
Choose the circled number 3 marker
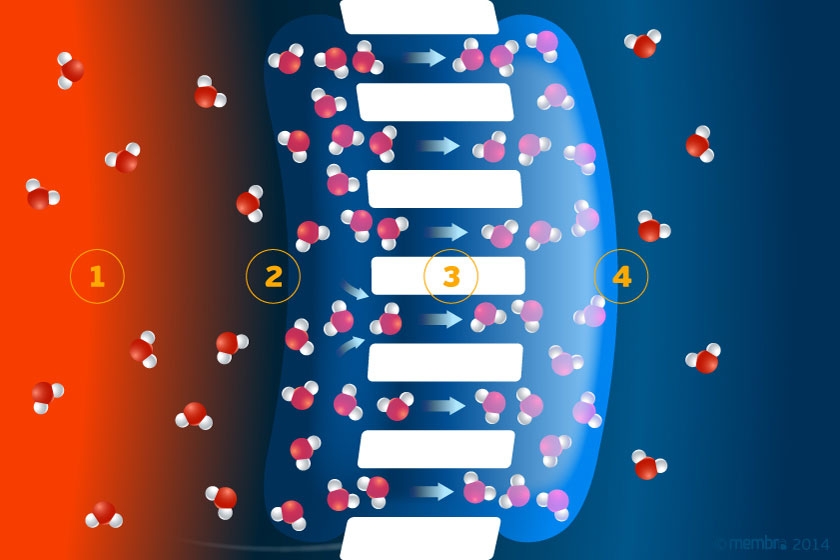coord(451,276)
